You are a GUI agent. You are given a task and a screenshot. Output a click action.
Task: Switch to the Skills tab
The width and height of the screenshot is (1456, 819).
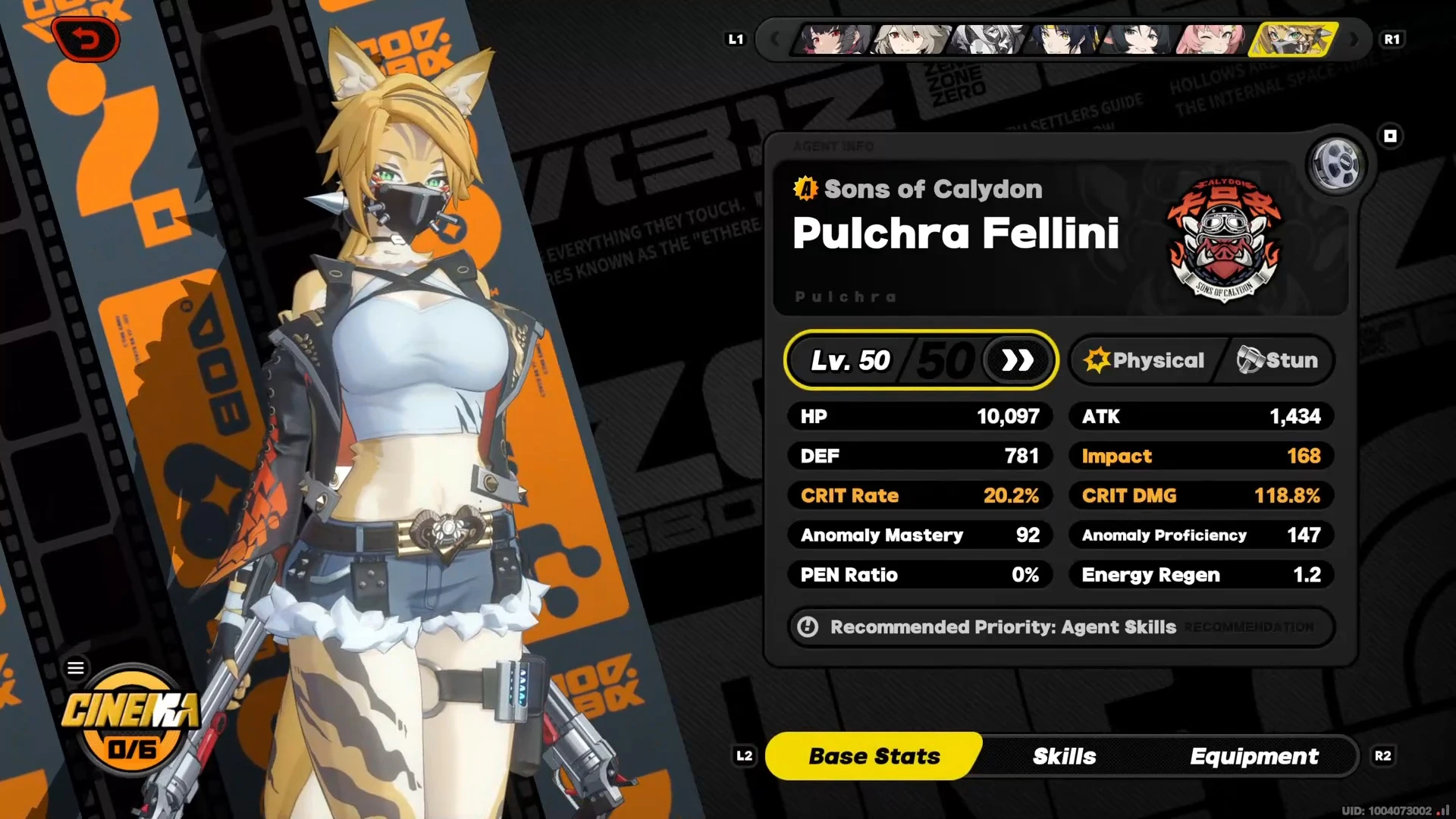click(x=1064, y=756)
